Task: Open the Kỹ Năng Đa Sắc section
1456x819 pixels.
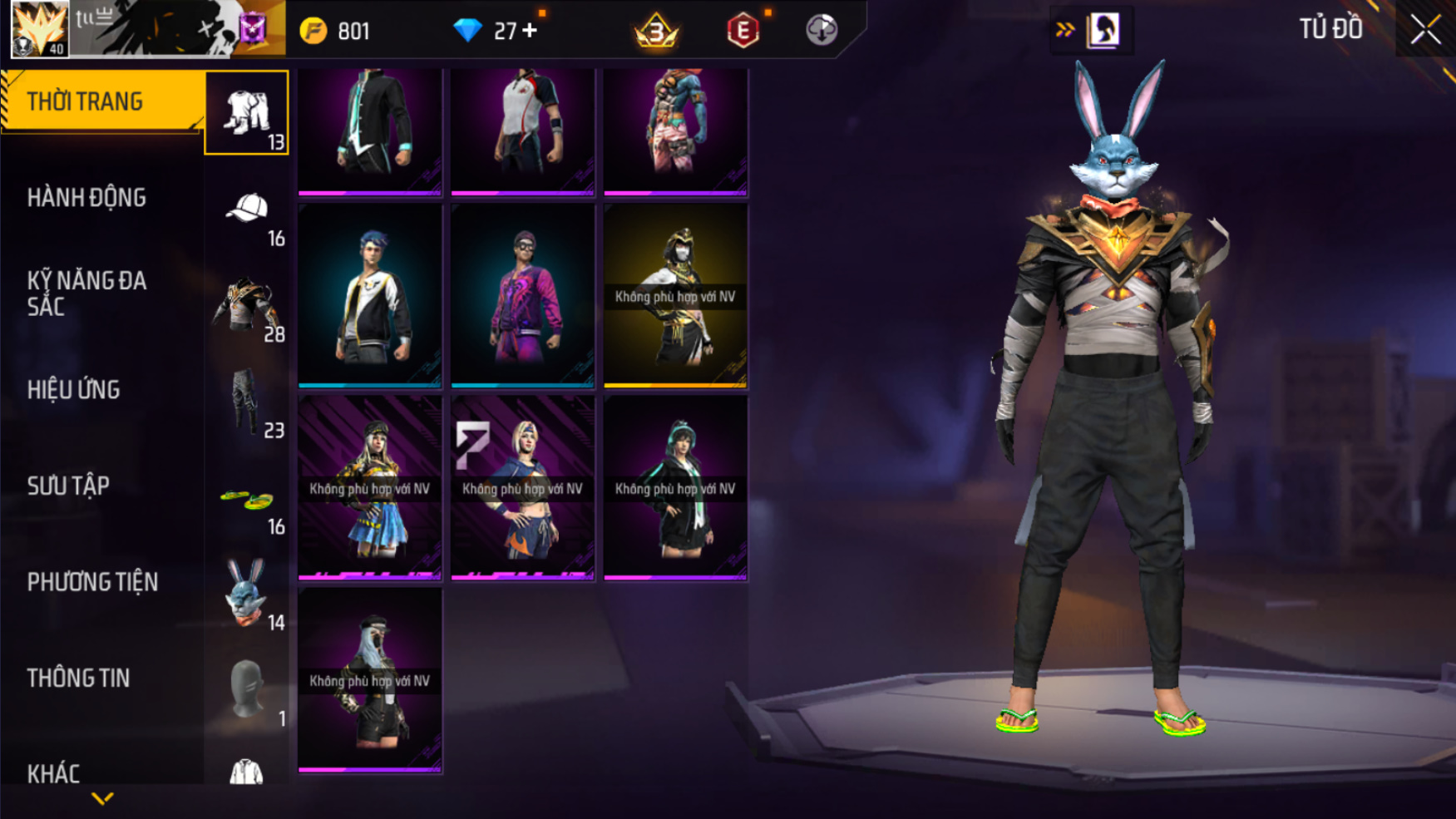Action: 86,294
